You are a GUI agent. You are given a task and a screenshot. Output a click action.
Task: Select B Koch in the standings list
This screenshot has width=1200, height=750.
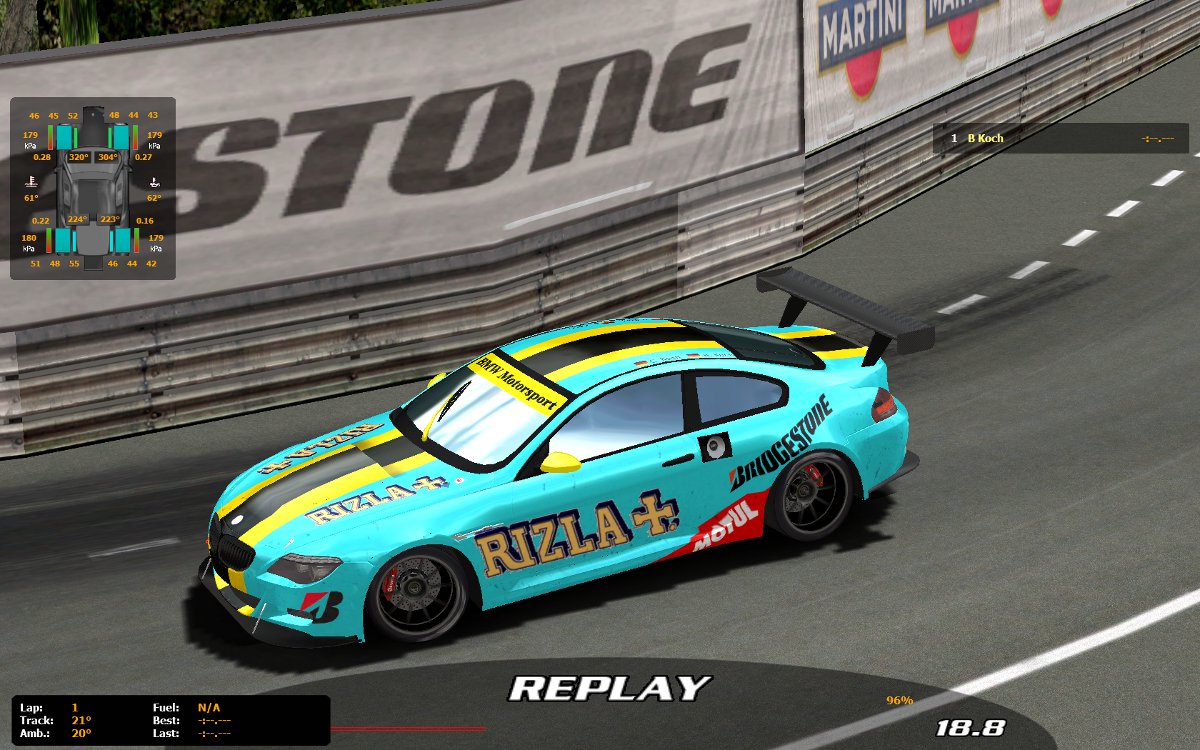click(x=985, y=138)
